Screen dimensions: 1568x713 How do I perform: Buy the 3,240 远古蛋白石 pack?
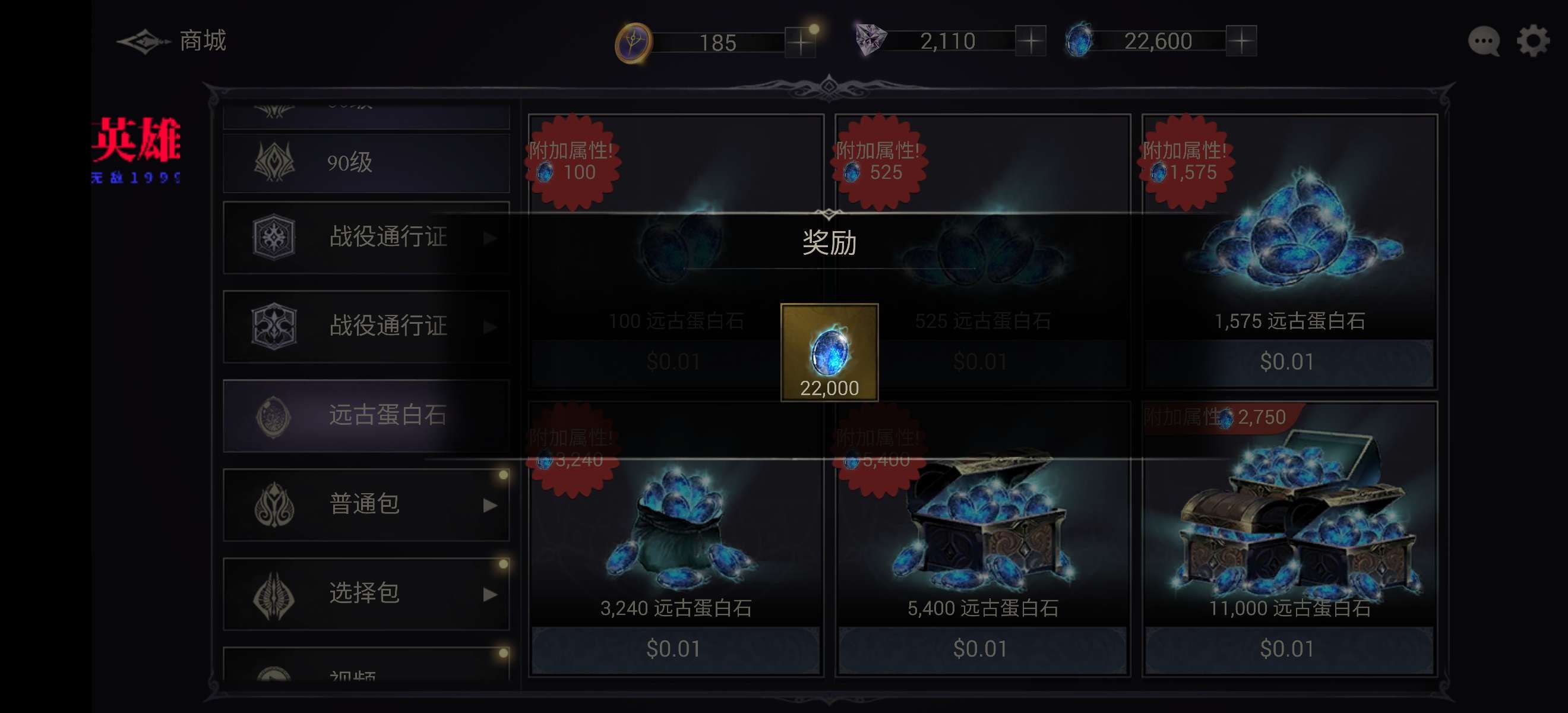[675, 648]
